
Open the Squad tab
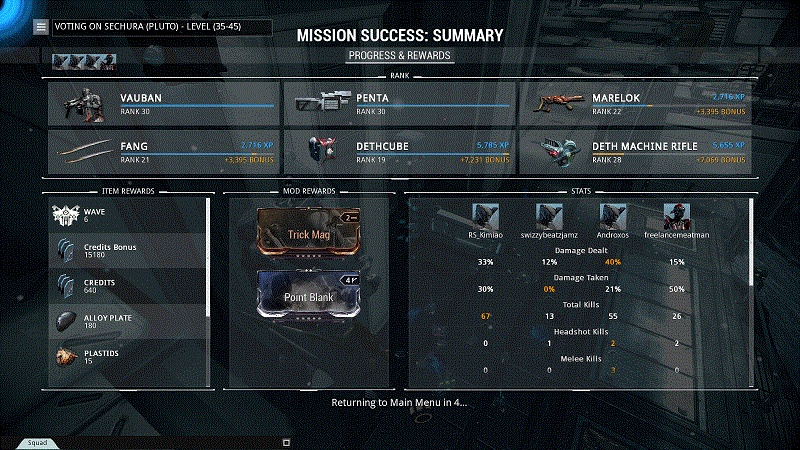coord(37,442)
